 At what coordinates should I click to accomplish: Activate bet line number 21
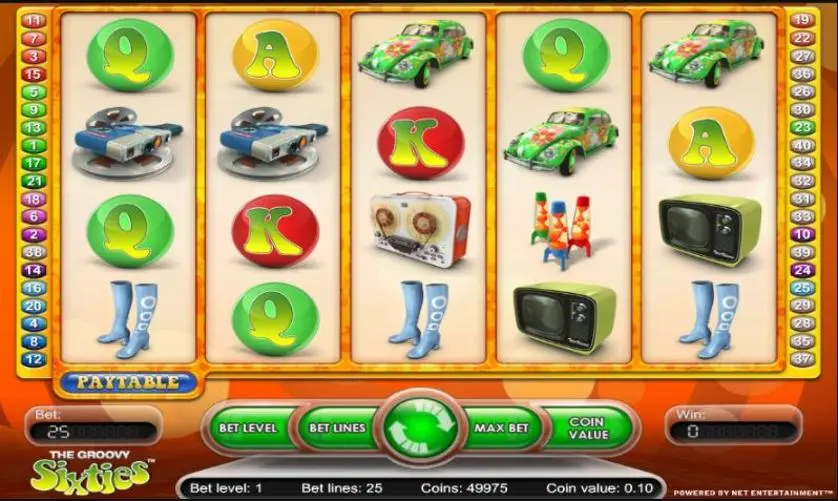point(33,181)
